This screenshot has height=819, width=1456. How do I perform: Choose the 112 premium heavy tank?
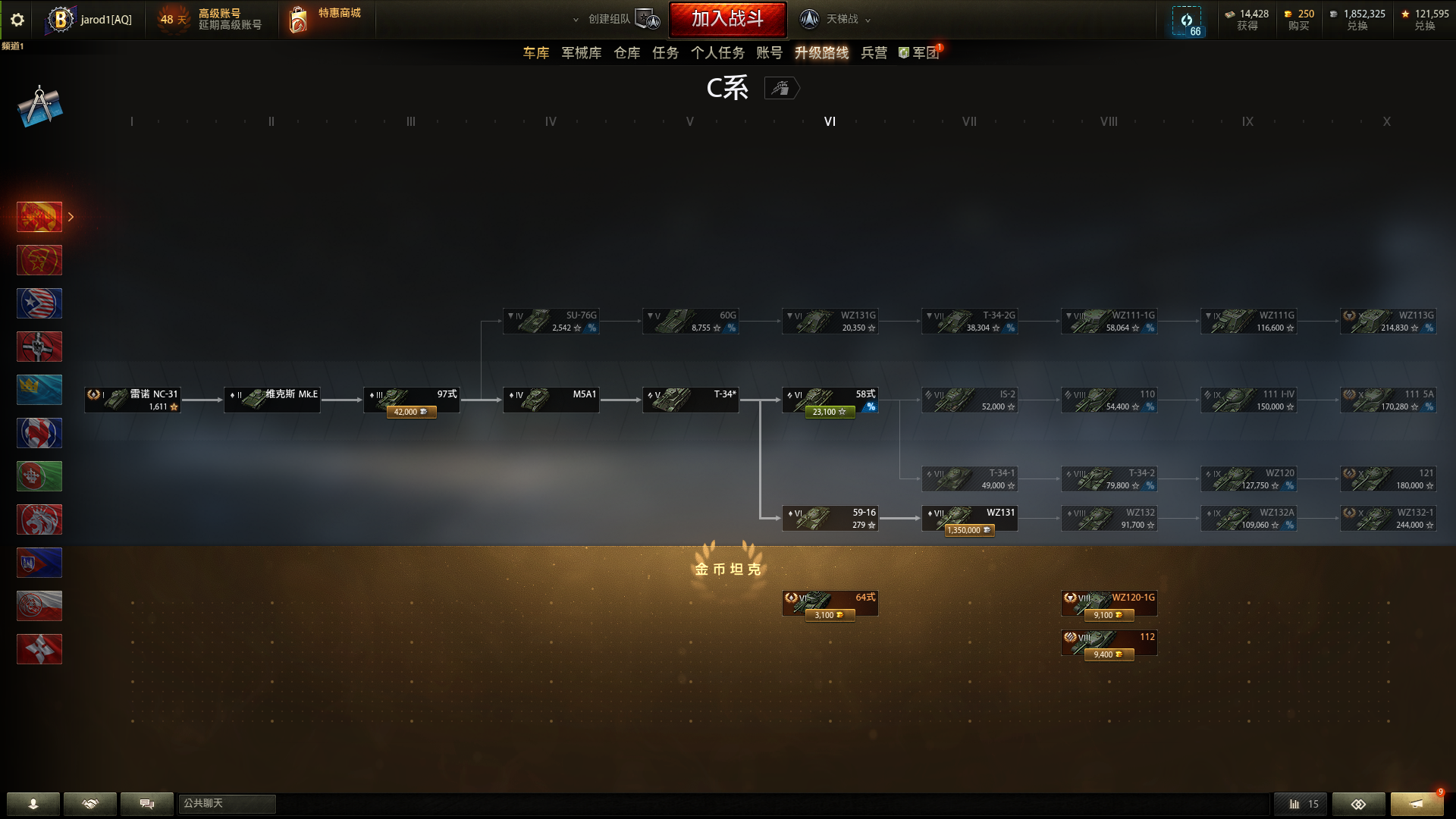click(x=1109, y=642)
